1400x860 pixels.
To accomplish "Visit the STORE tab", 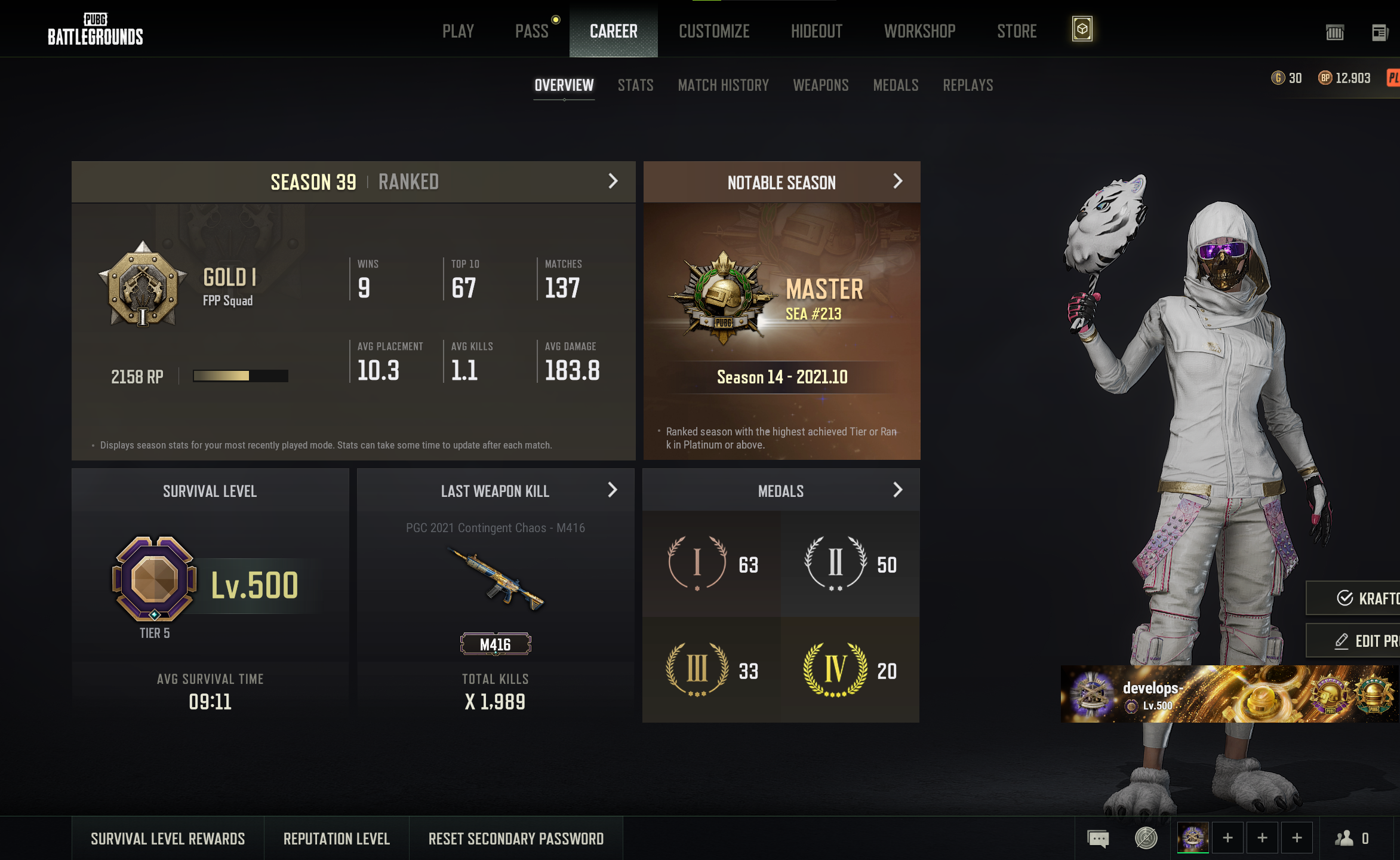I will point(1017,31).
